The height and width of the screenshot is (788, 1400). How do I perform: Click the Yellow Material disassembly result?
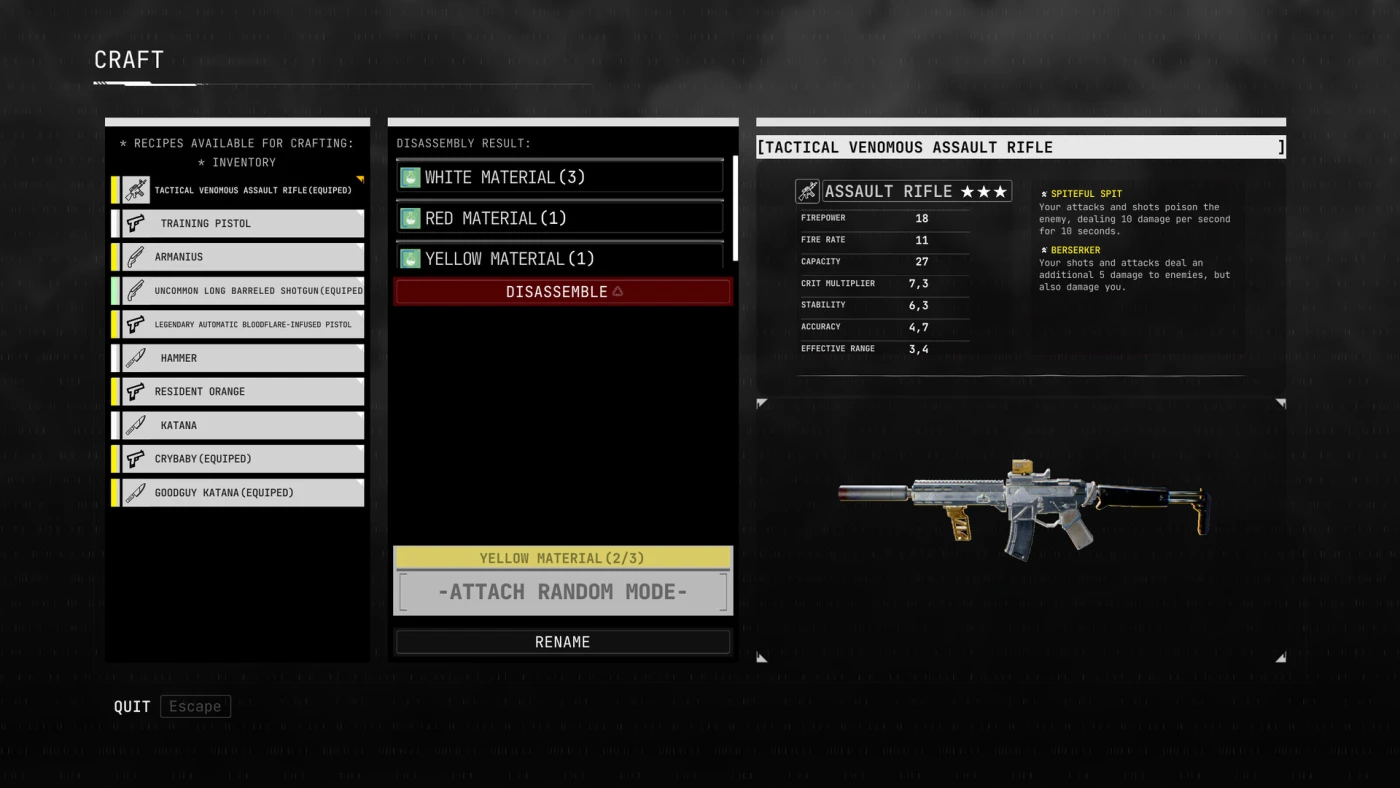(x=560, y=257)
